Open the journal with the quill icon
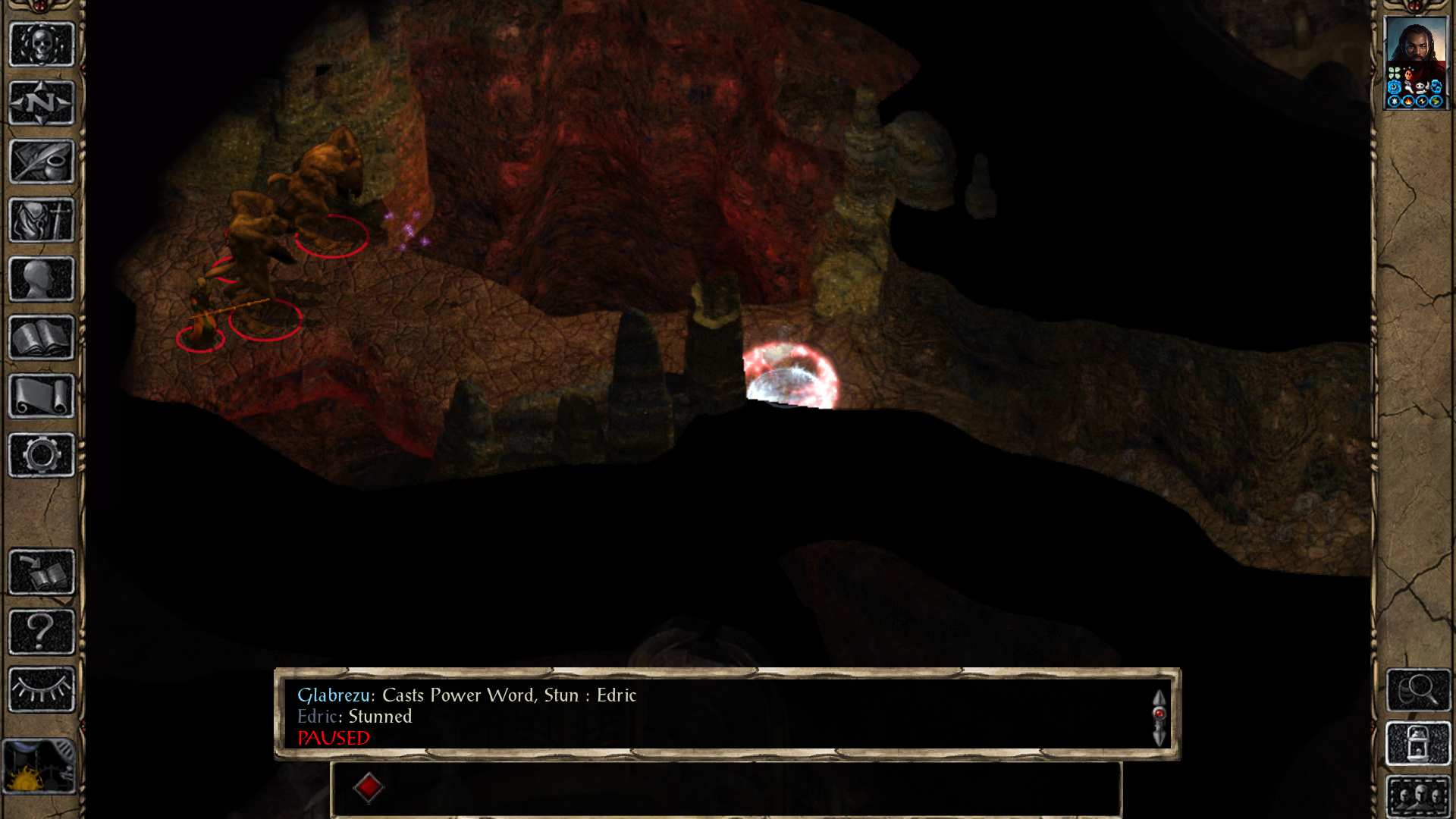 click(x=42, y=162)
